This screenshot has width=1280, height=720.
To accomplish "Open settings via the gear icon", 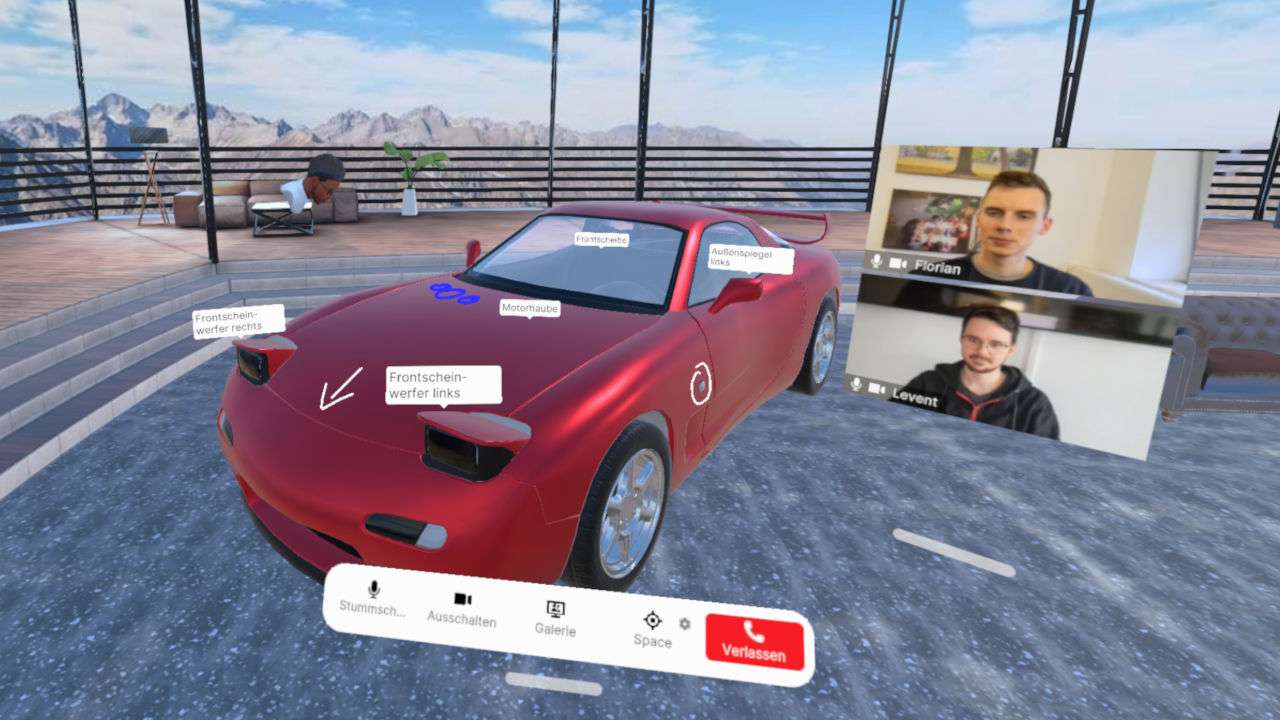I will [x=684, y=623].
